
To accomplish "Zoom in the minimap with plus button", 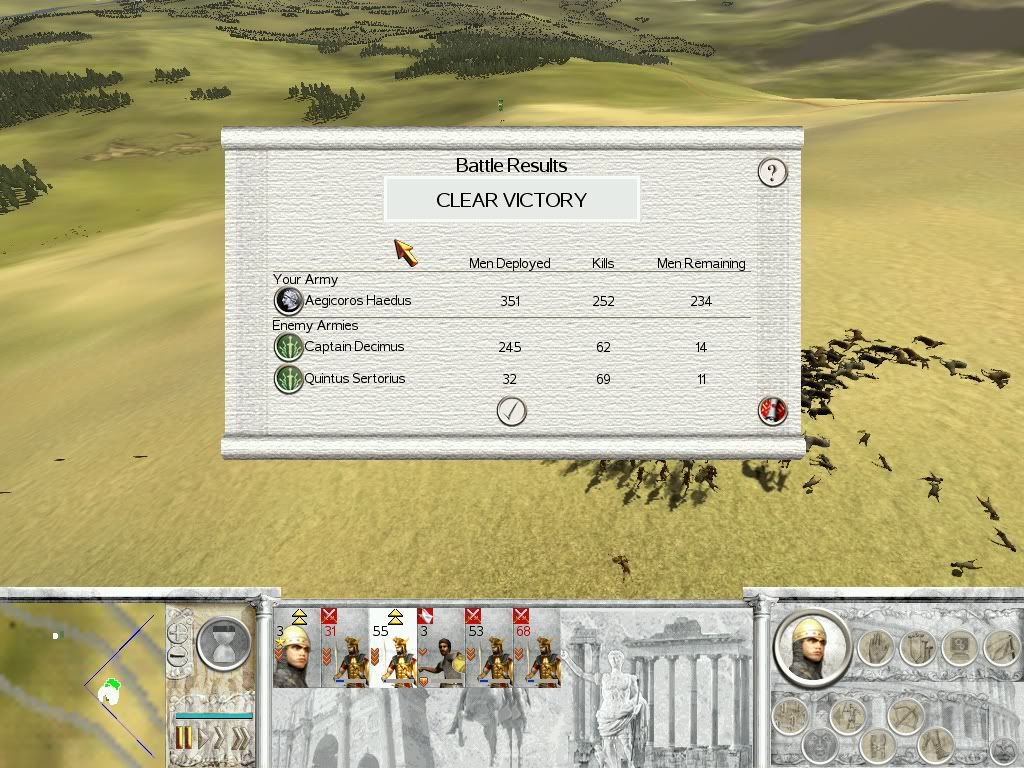I will pyautogui.click(x=178, y=633).
